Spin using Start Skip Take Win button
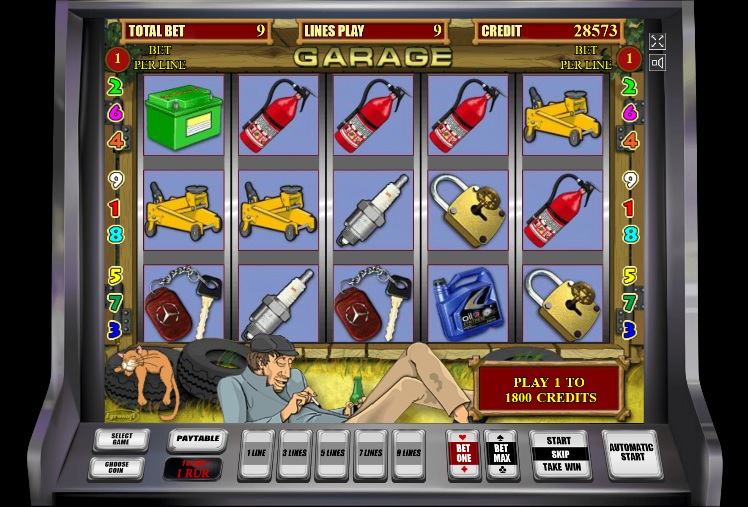Screen dimensions: 748x507 [559, 453]
